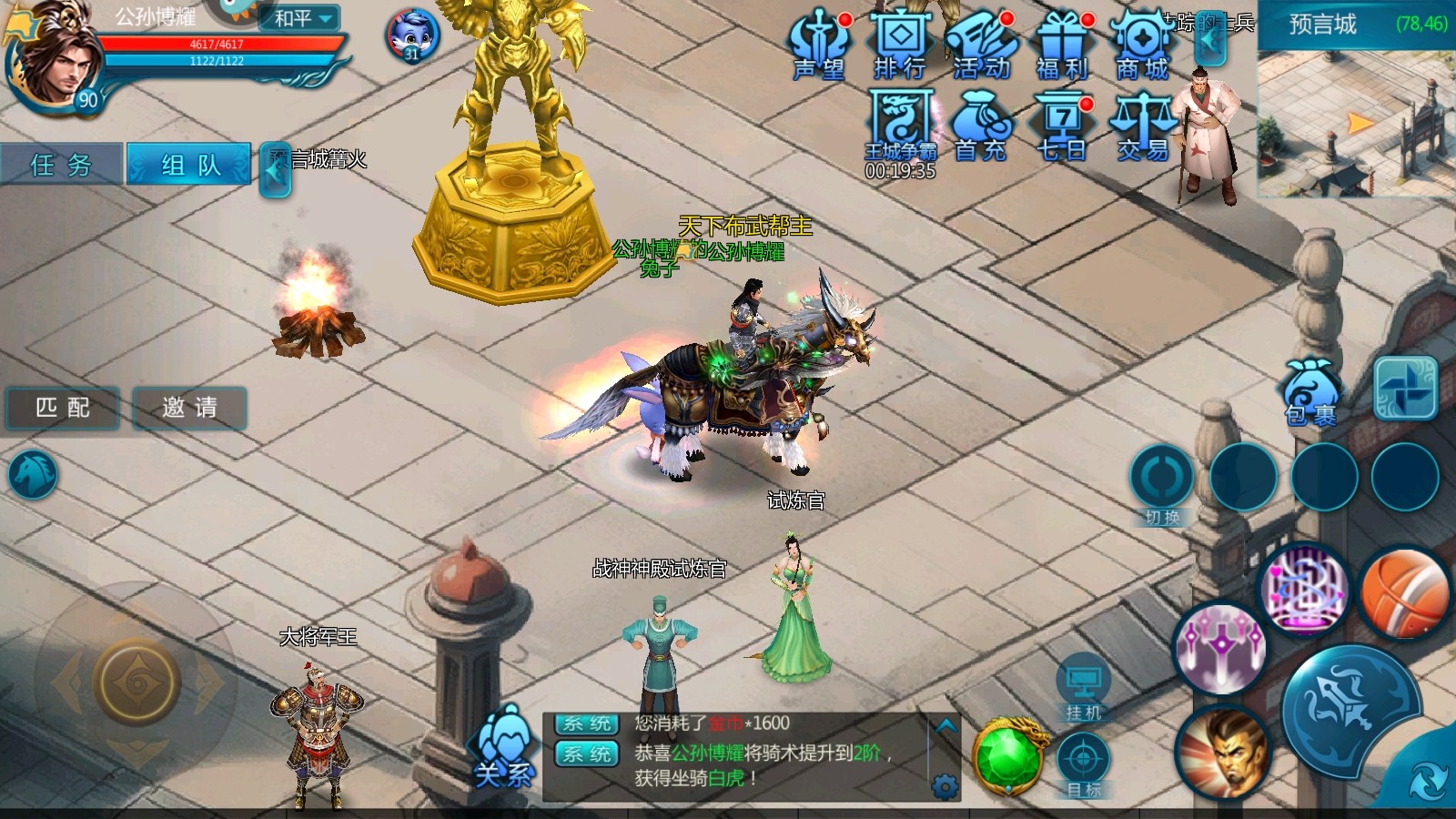The height and width of the screenshot is (819, 1456).
Task: Open the 预言城 minimap
Action: tap(1356, 123)
